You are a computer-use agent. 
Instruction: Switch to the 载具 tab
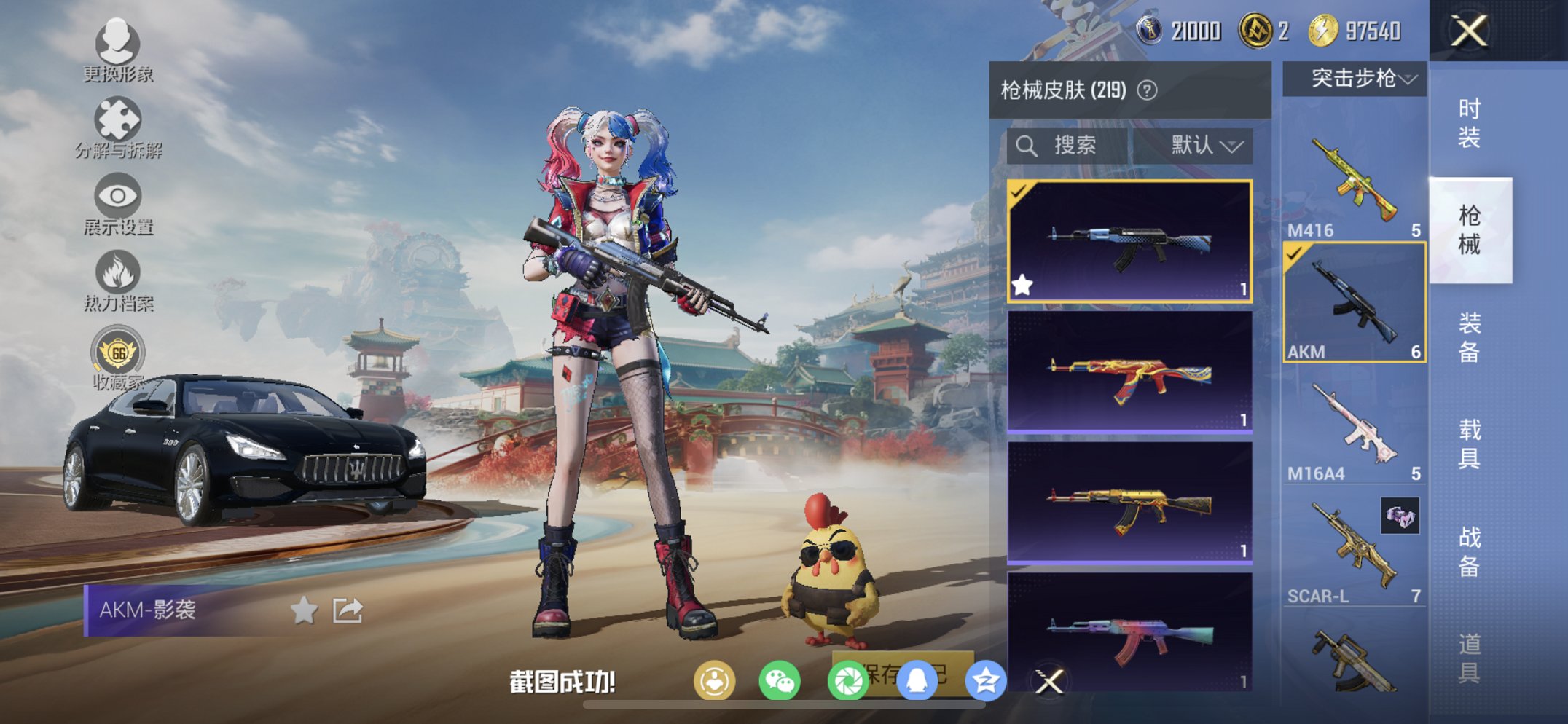(x=1470, y=444)
